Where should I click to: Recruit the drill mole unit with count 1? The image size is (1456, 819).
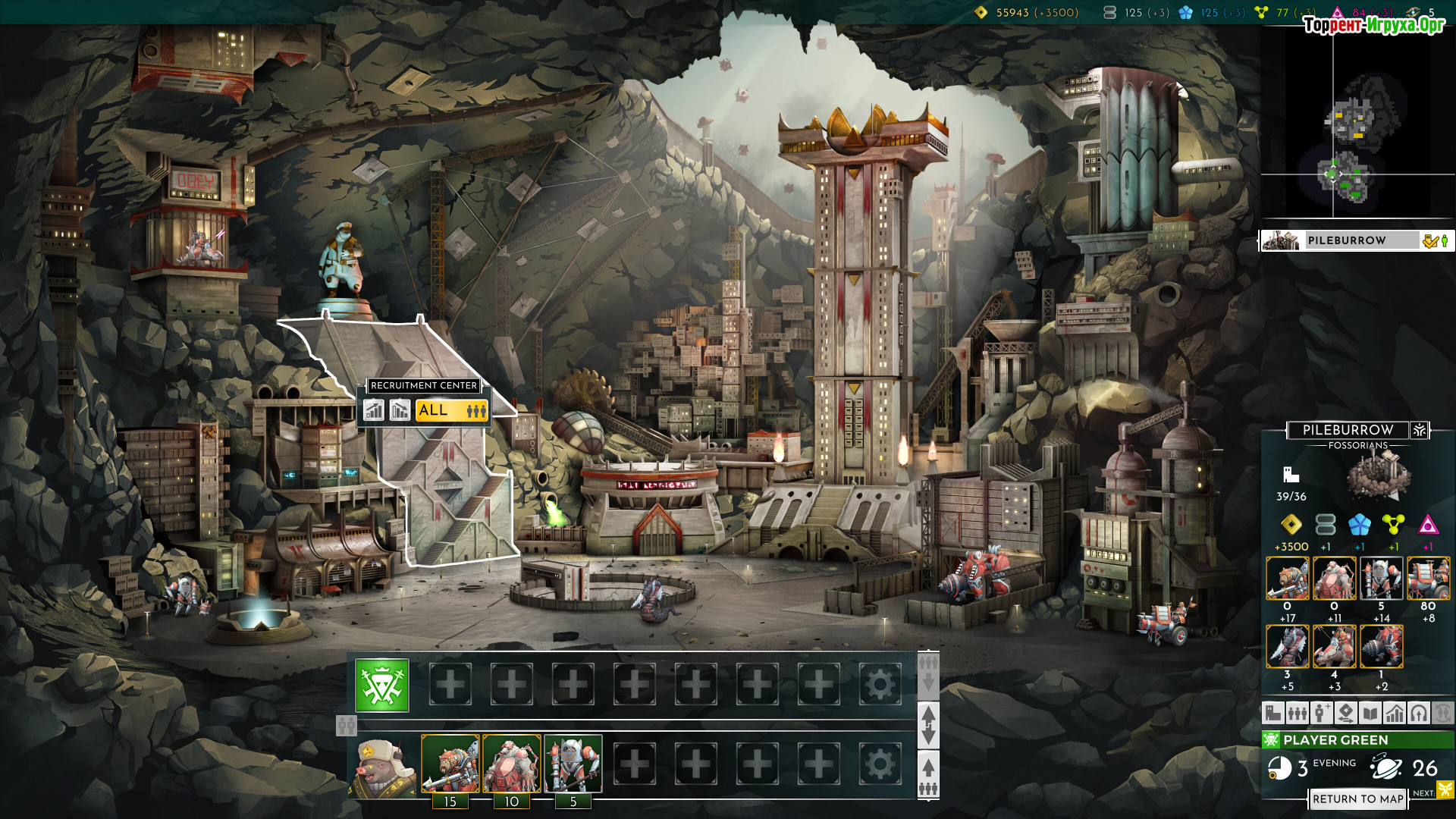pos(1382,646)
